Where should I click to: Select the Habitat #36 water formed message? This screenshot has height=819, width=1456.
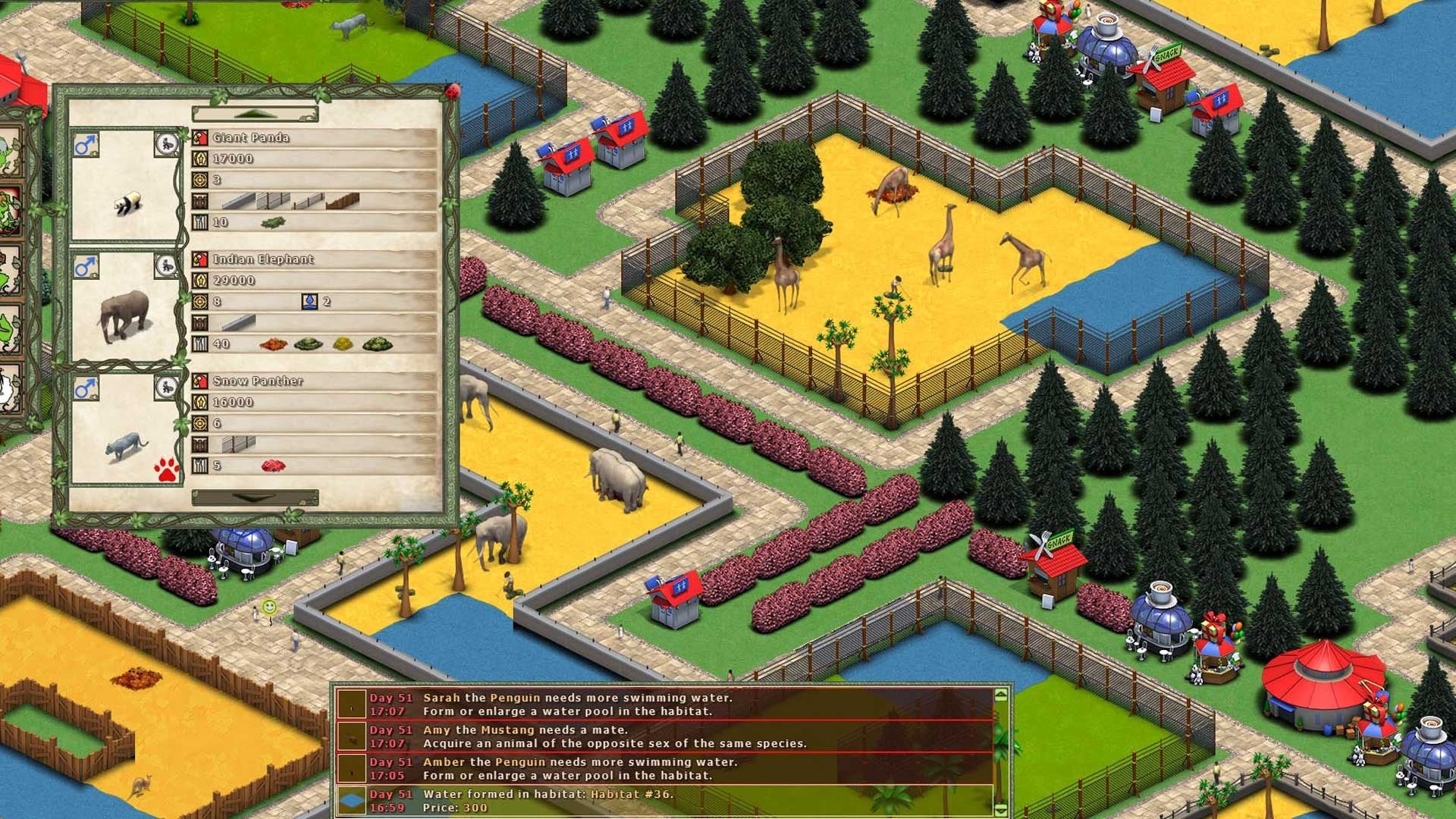[664, 800]
